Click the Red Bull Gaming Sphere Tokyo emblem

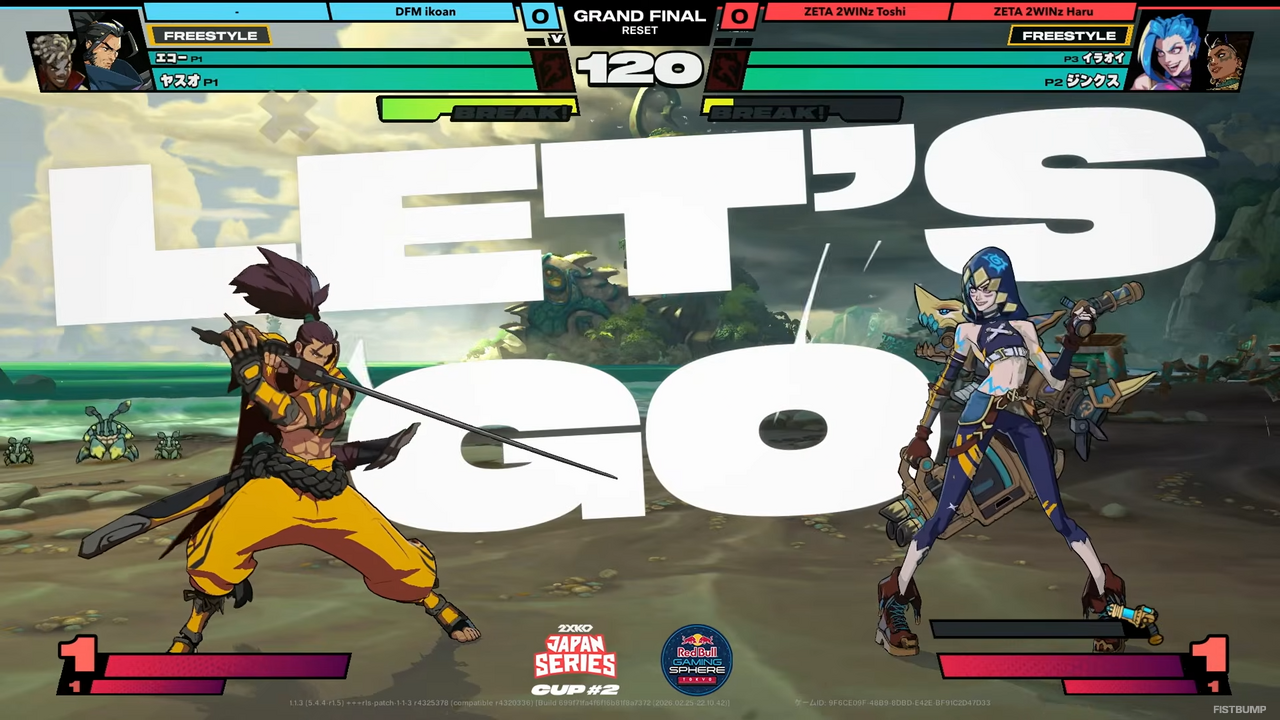click(x=697, y=658)
